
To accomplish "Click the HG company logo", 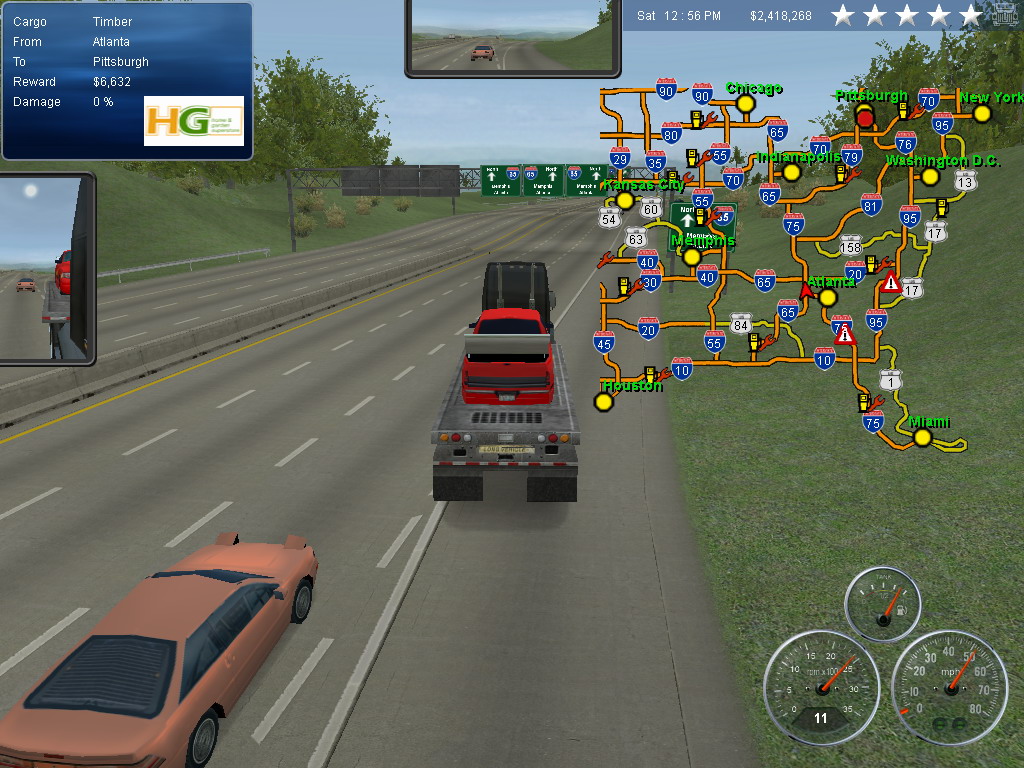I will (194, 121).
